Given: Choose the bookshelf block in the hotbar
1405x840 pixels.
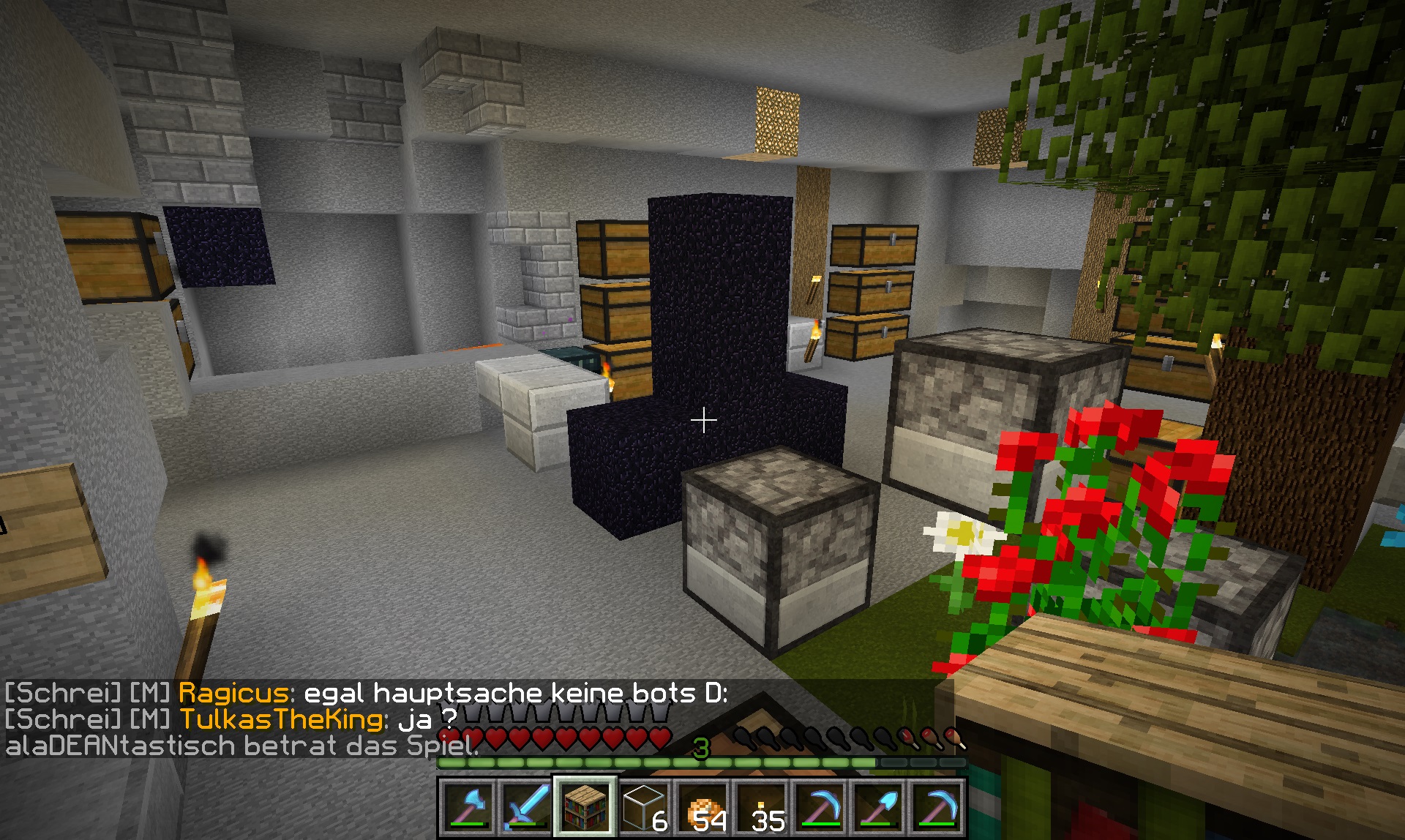Looking at the screenshot, I should coord(585,807).
